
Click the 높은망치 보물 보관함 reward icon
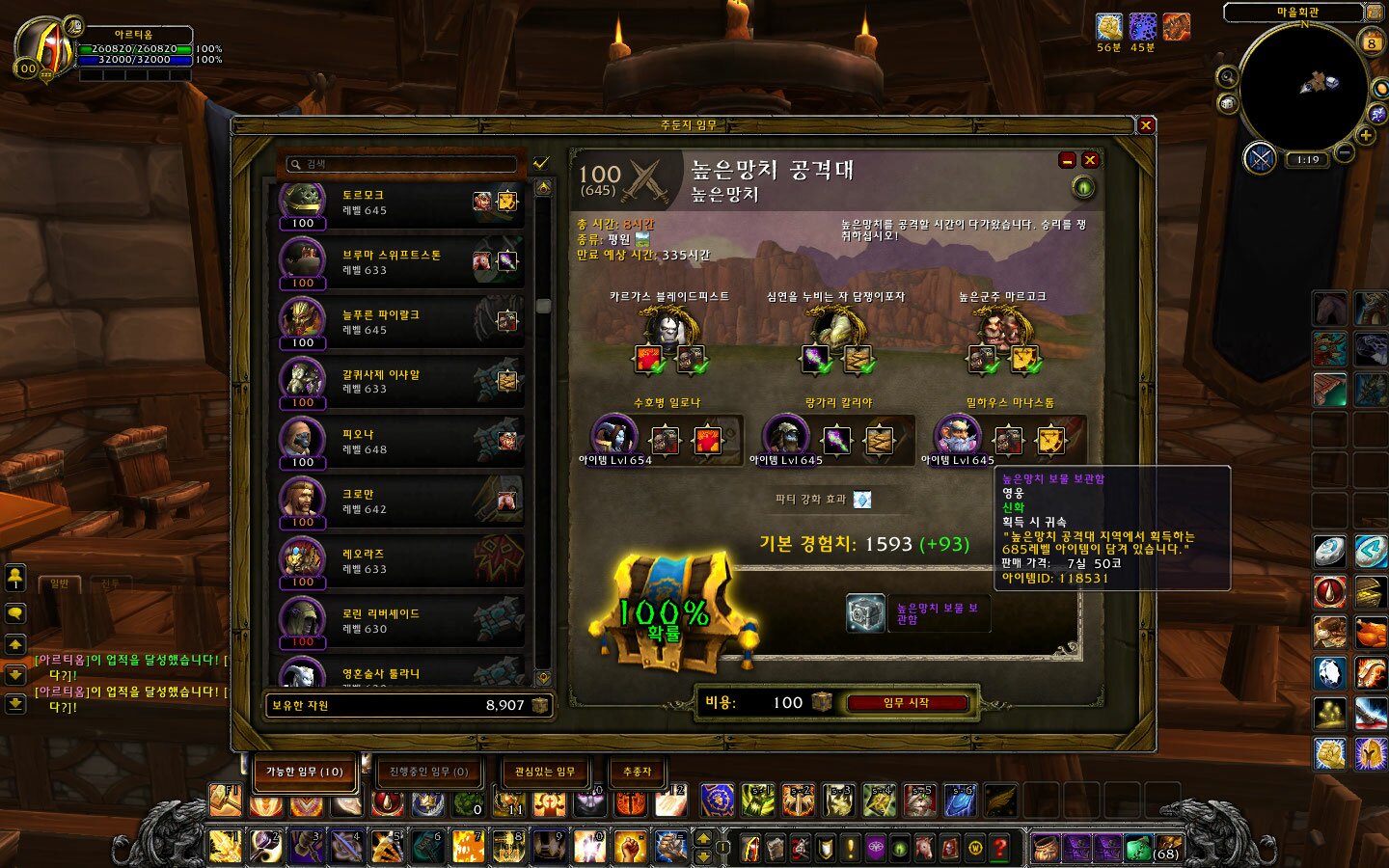865,613
